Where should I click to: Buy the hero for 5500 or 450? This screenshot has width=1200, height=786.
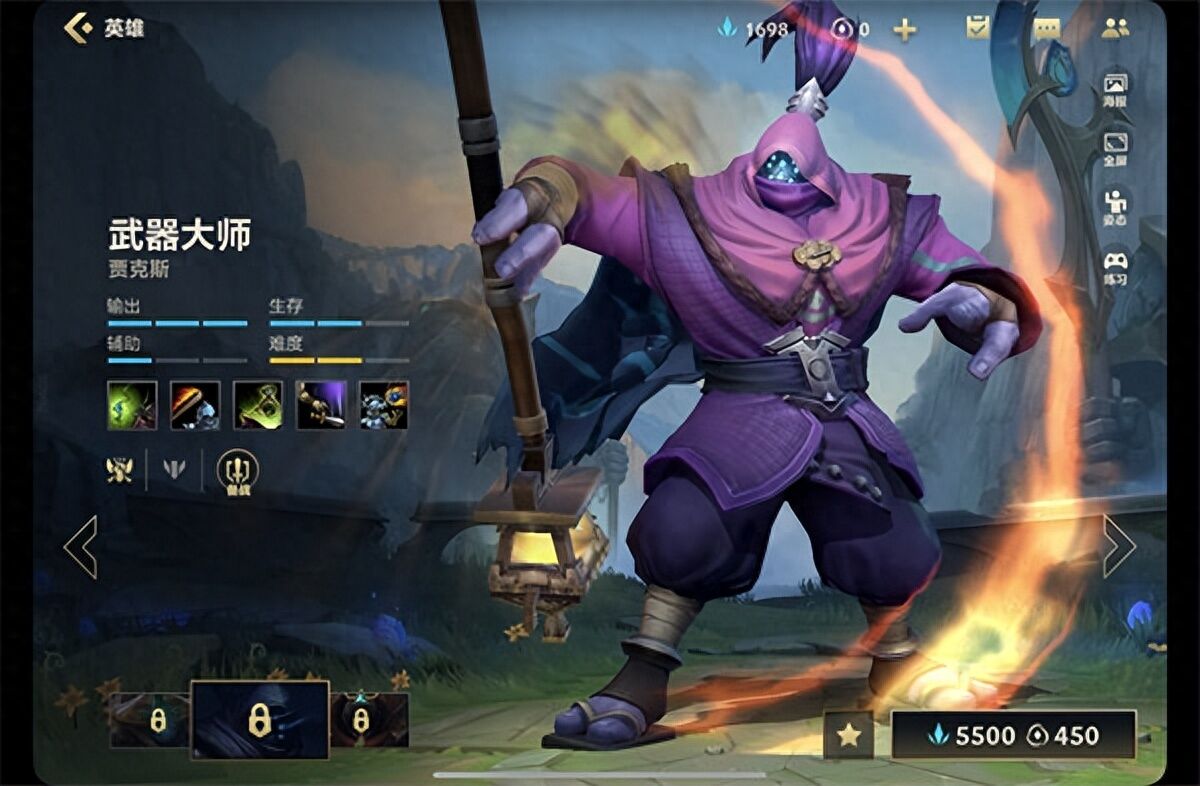pyautogui.click(x=1013, y=736)
